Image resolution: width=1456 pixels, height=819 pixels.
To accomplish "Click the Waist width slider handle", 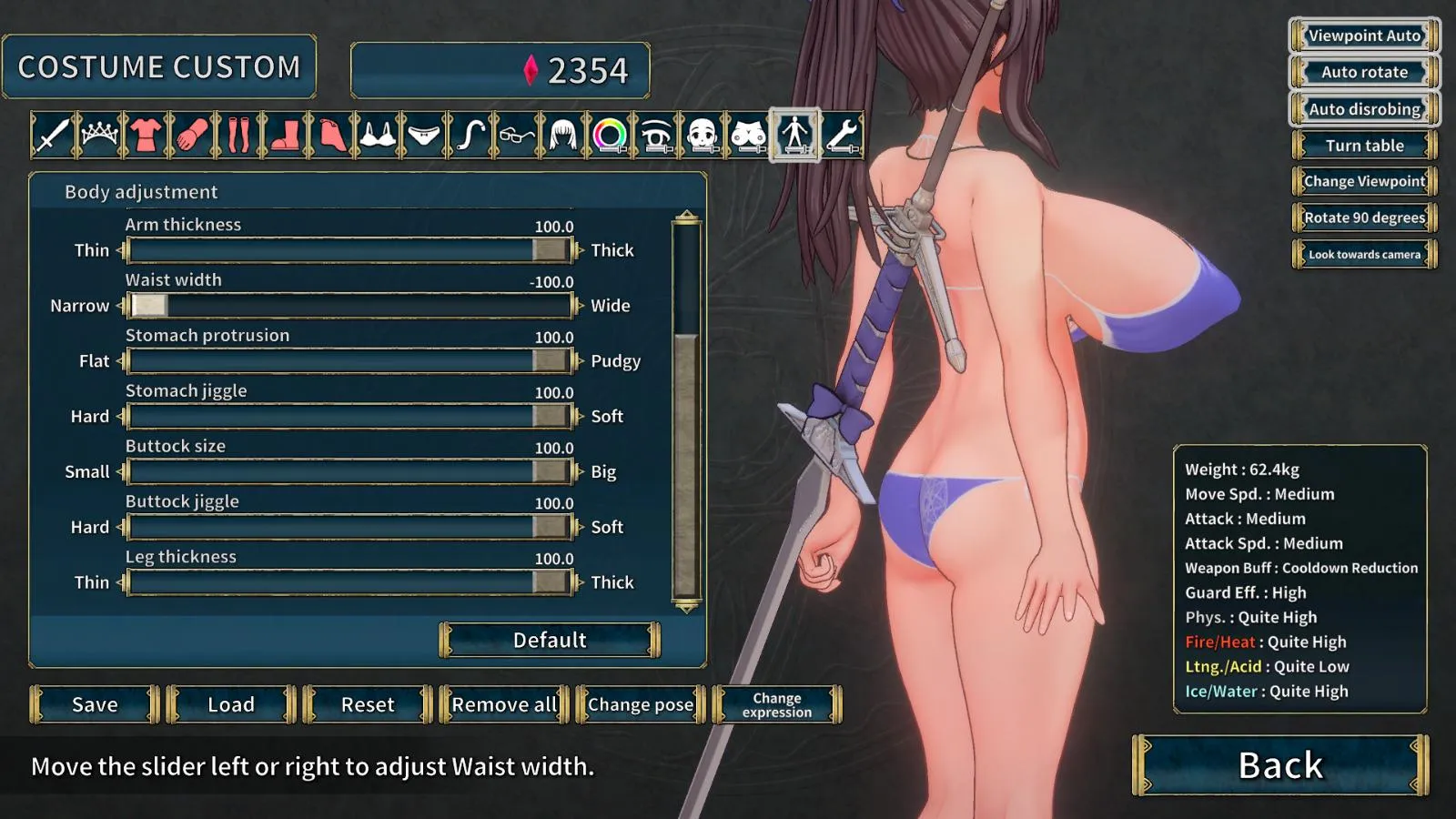I will (x=149, y=306).
